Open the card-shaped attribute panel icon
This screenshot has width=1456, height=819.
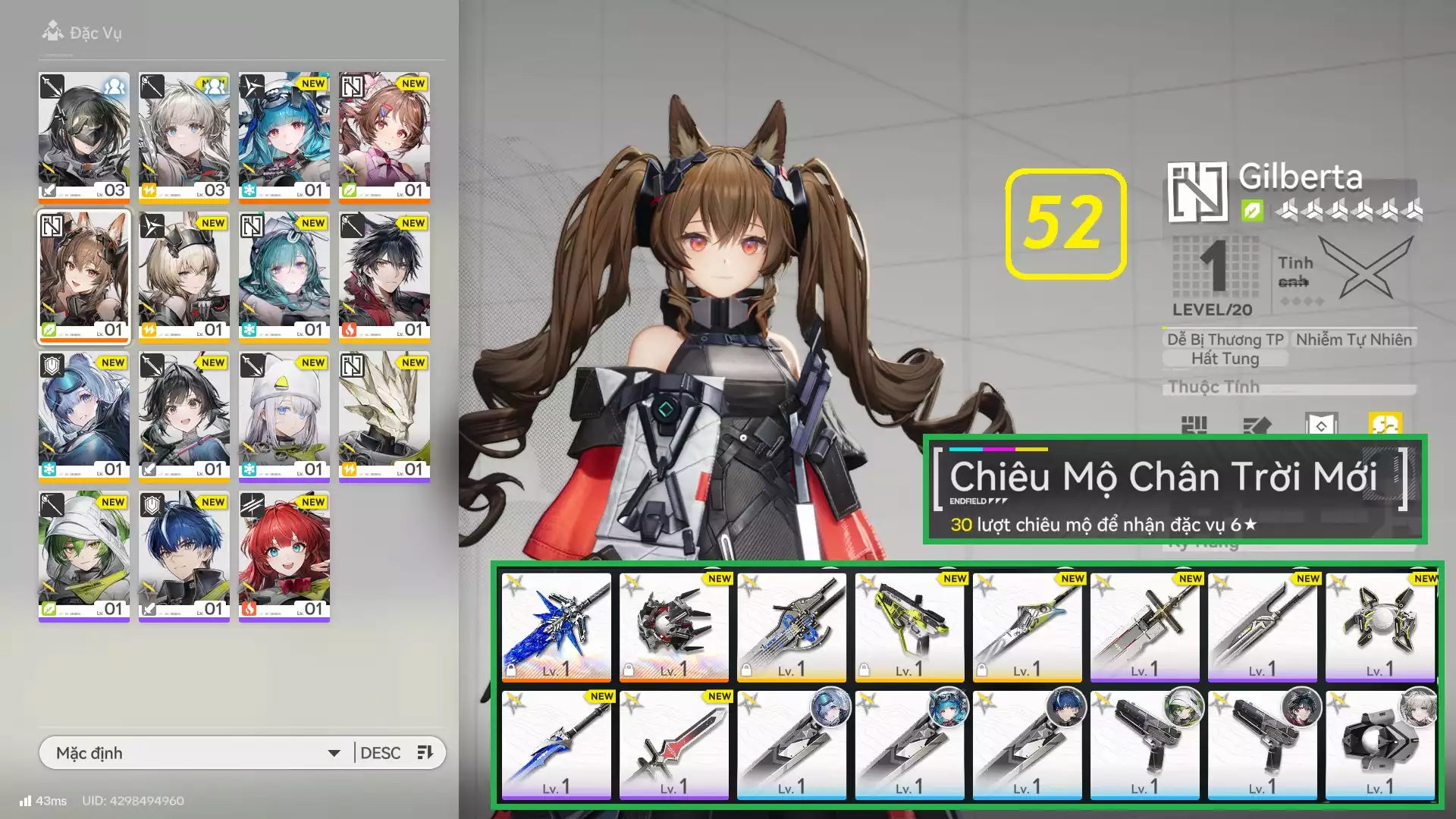point(1322,423)
